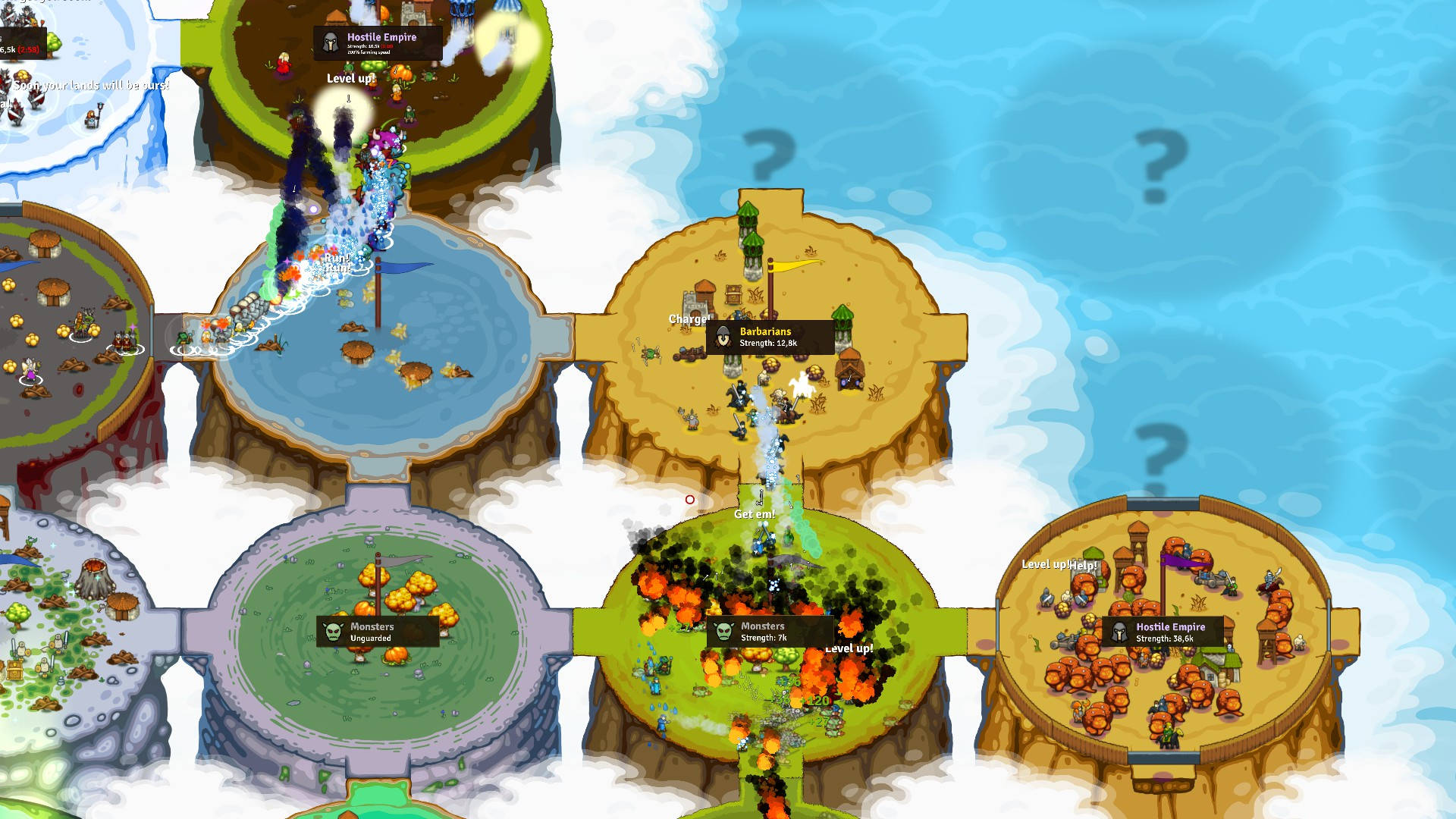Click the Level up! notification text
This screenshot has height=819, width=1456.
point(350,78)
